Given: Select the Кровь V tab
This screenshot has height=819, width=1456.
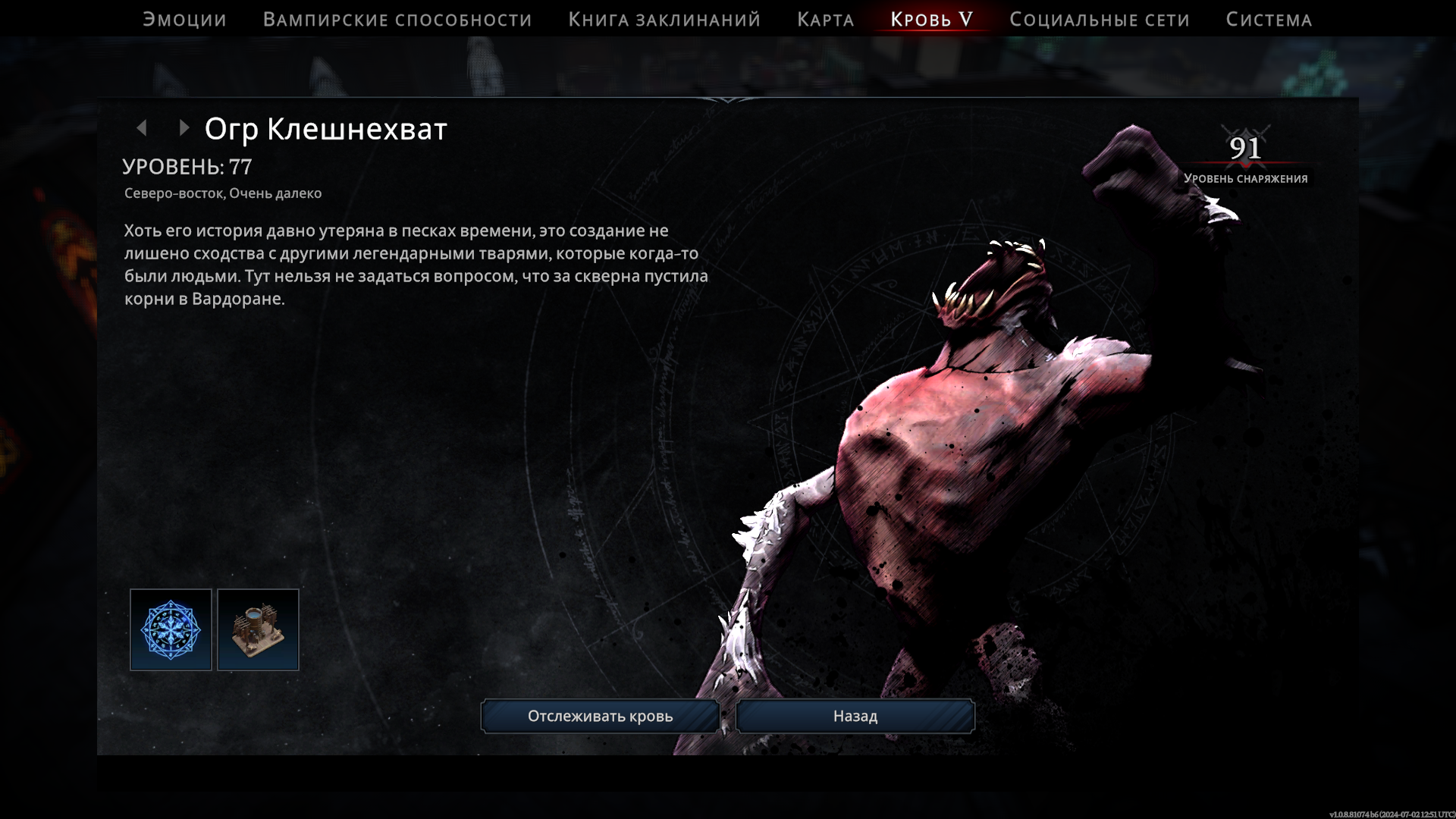Looking at the screenshot, I should (x=931, y=20).
